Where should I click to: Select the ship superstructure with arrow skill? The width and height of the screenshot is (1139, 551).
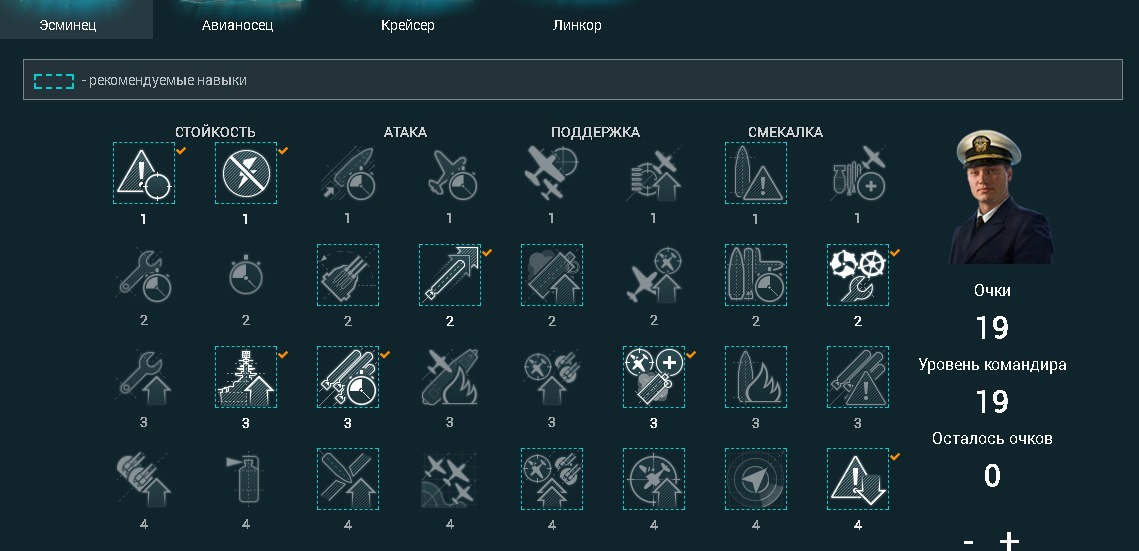246,377
